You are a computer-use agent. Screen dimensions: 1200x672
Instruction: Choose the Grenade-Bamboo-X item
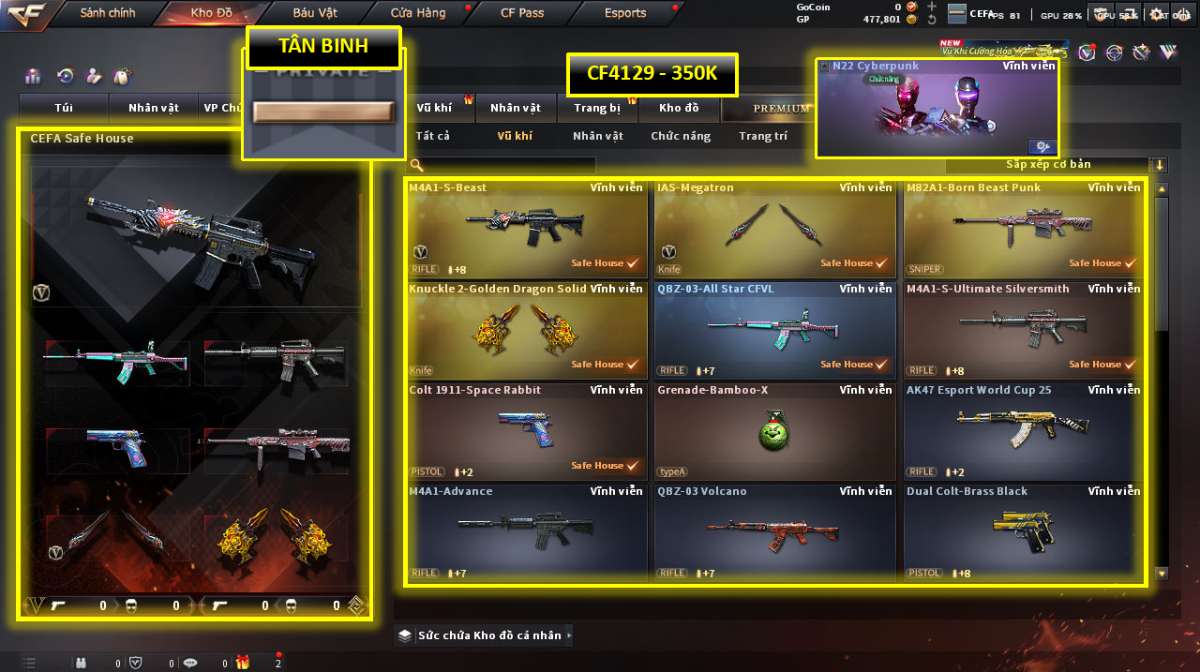coord(774,431)
